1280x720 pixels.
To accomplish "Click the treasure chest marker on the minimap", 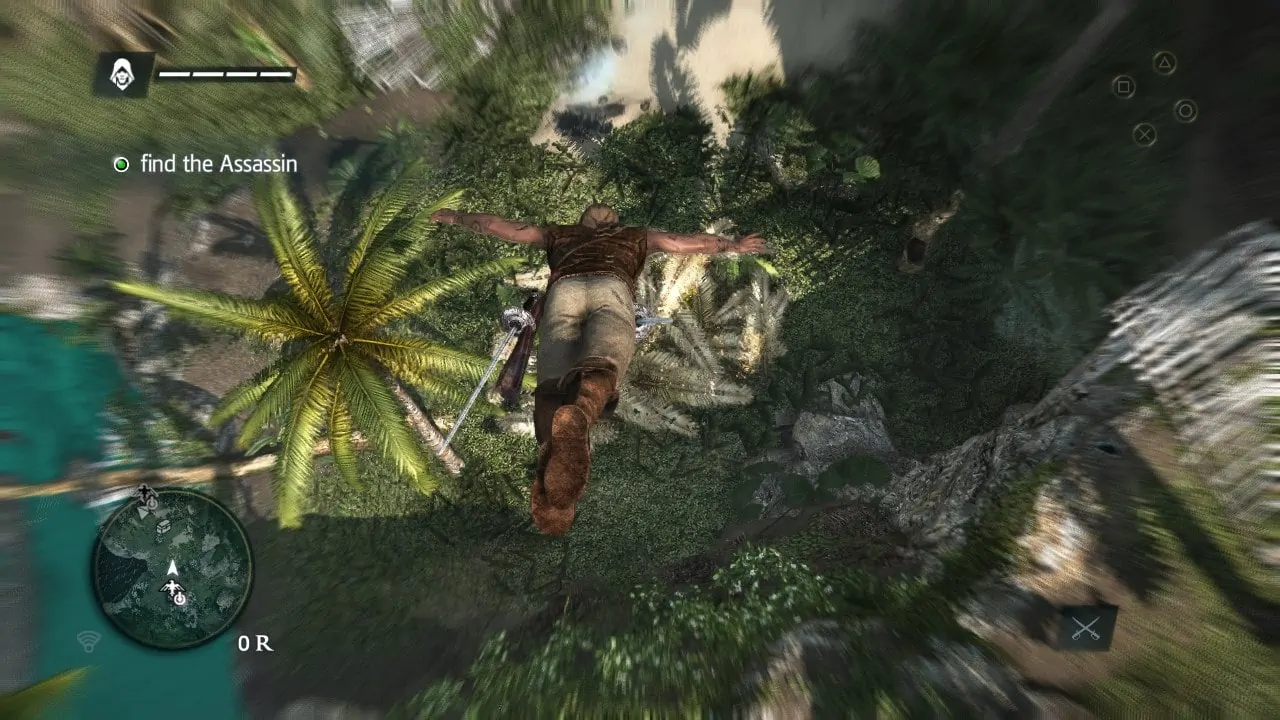I will pos(164,527).
